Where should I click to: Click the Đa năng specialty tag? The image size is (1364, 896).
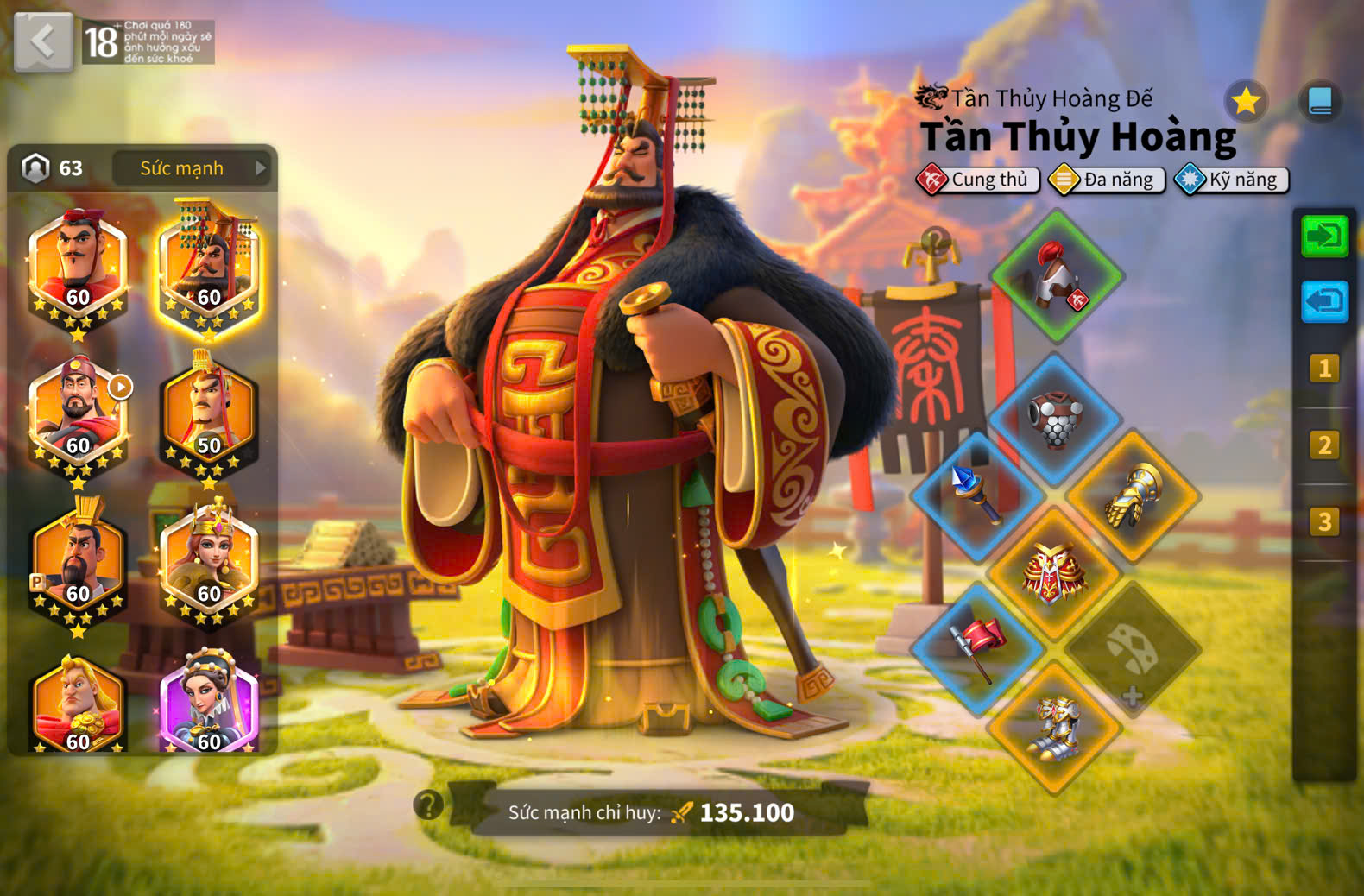pos(1108,180)
